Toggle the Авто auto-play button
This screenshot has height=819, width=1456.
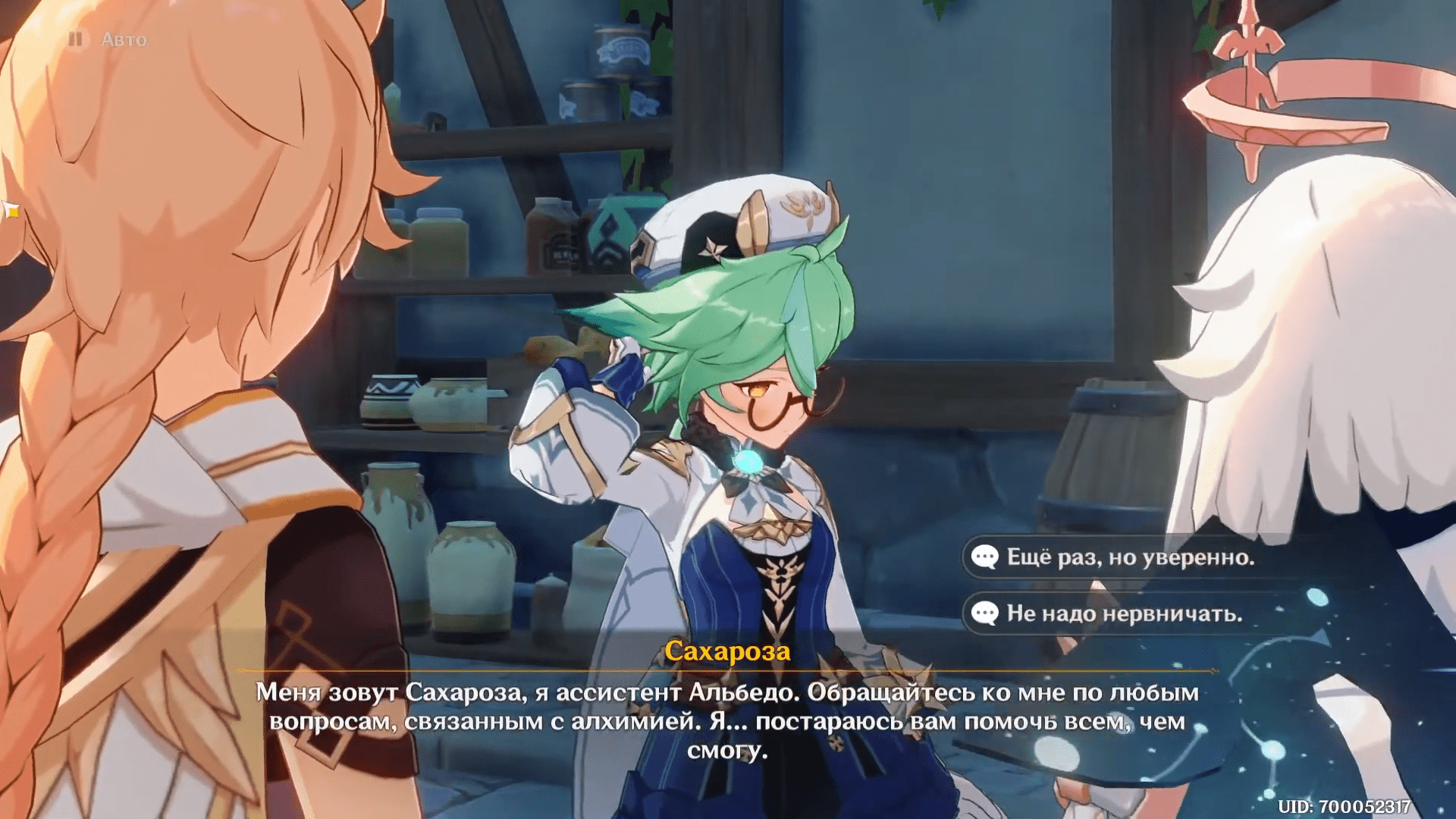point(108,39)
